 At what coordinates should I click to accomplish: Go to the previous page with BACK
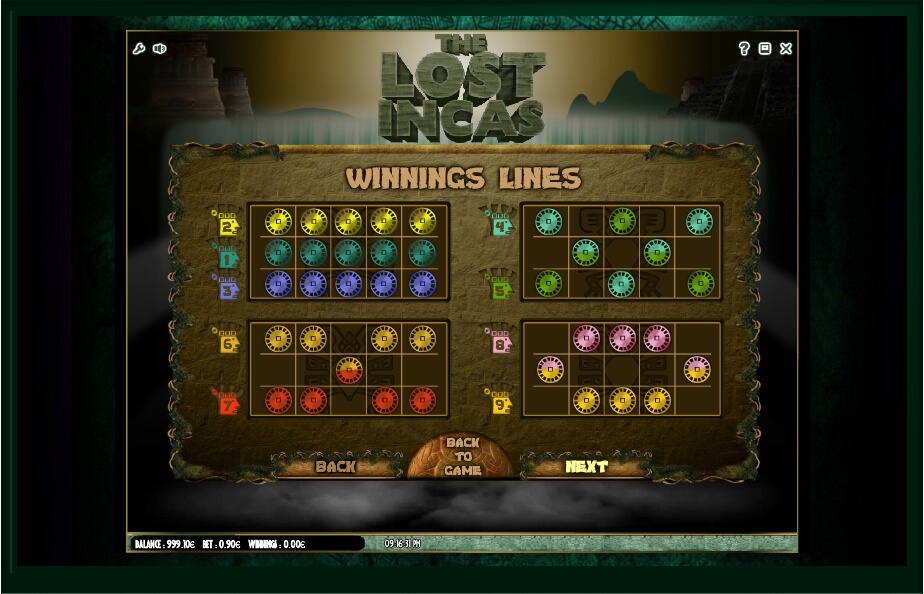click(335, 466)
